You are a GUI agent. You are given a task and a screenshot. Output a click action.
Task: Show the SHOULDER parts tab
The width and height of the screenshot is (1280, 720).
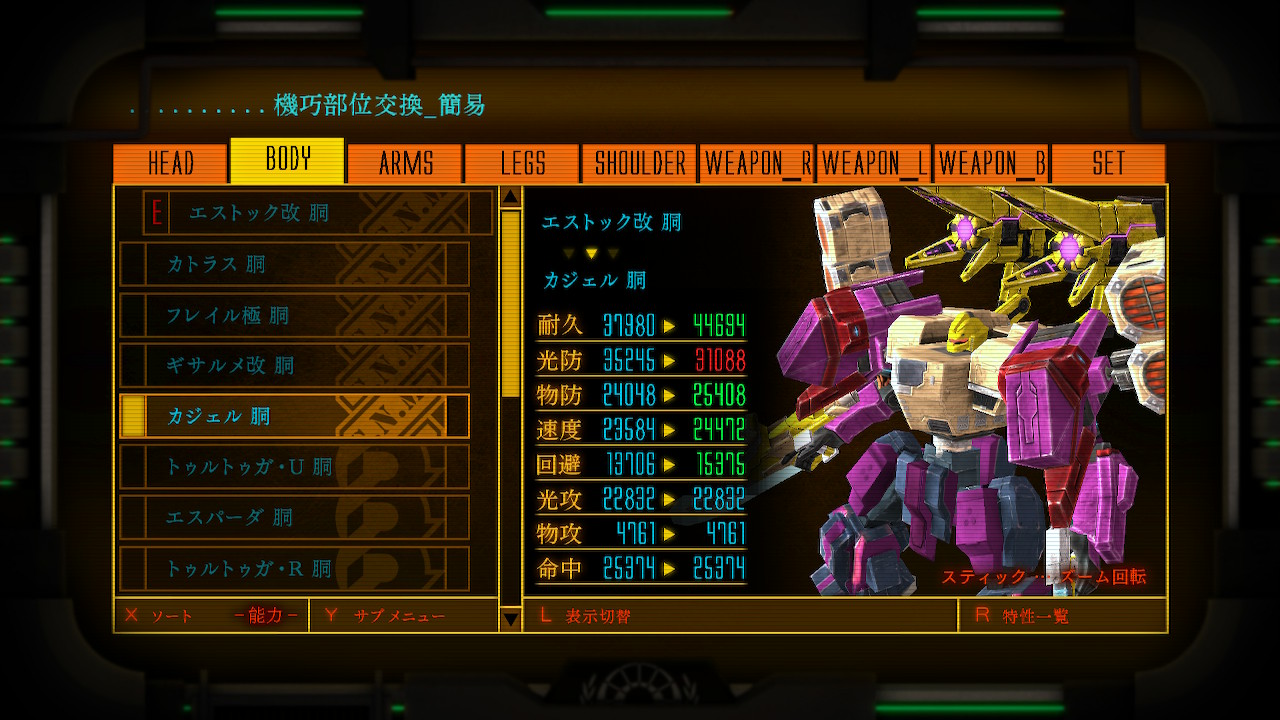click(x=640, y=164)
